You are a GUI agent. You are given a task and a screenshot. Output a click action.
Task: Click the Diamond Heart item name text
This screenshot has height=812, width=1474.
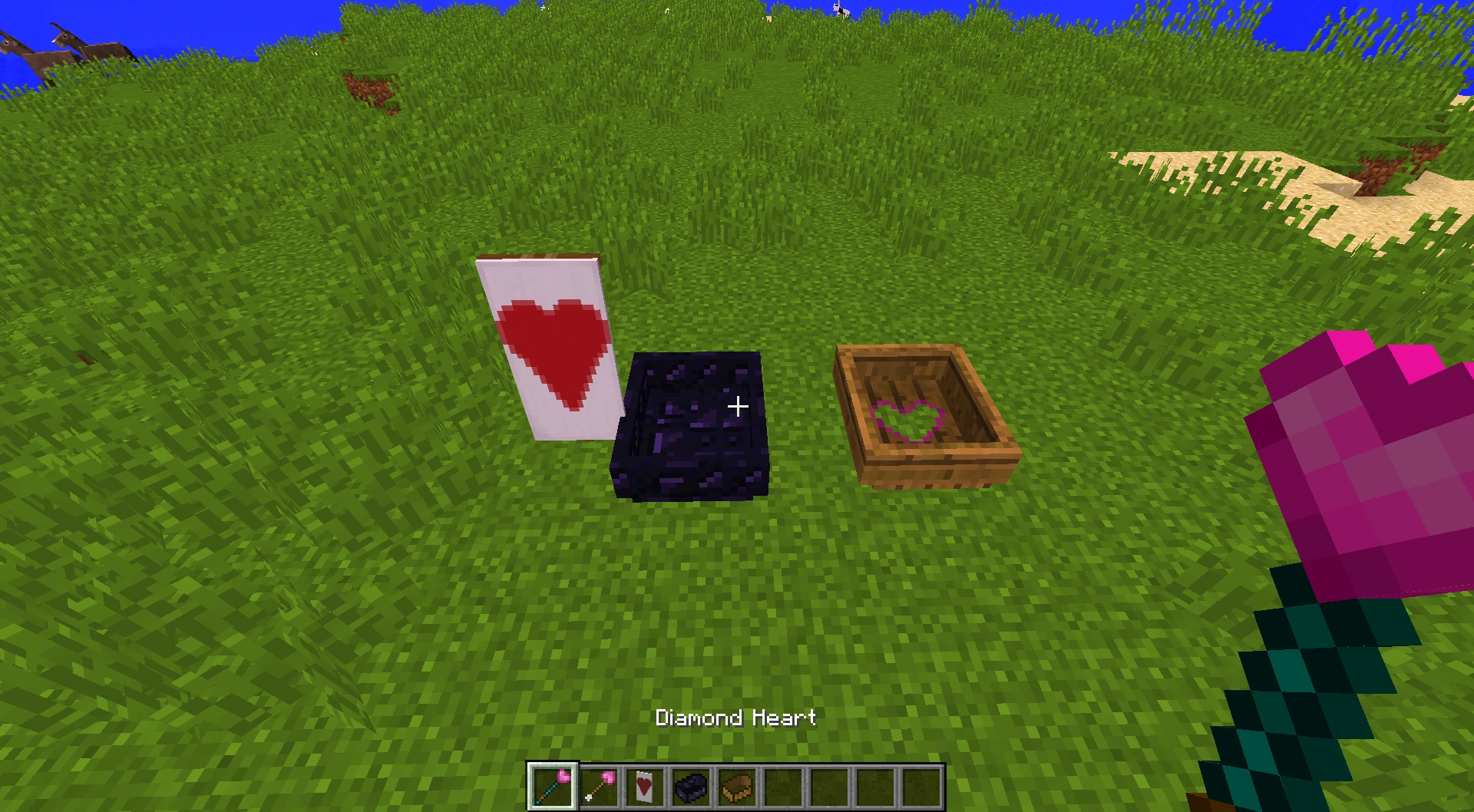(735, 718)
